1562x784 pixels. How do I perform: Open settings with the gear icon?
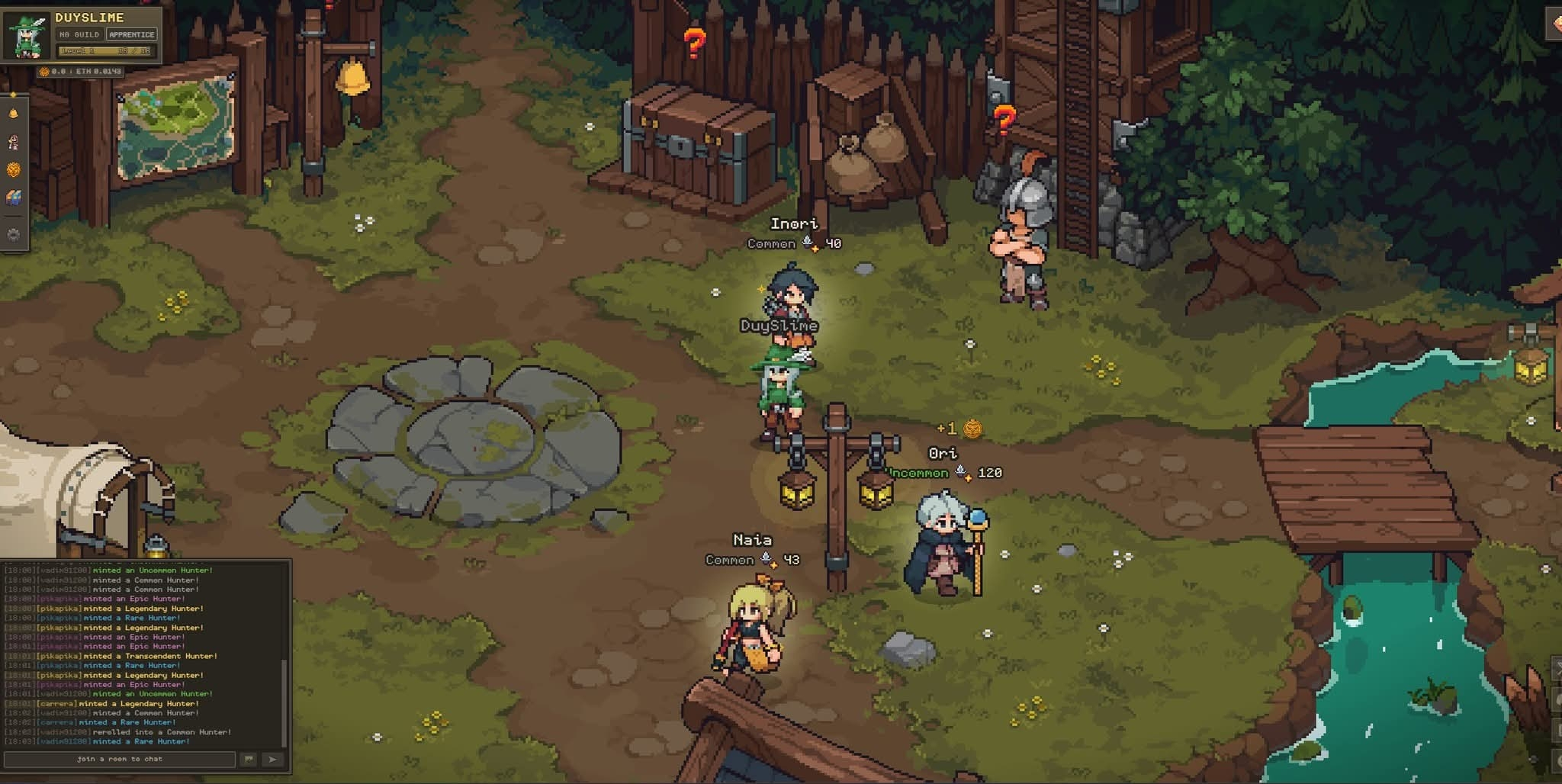click(x=13, y=235)
